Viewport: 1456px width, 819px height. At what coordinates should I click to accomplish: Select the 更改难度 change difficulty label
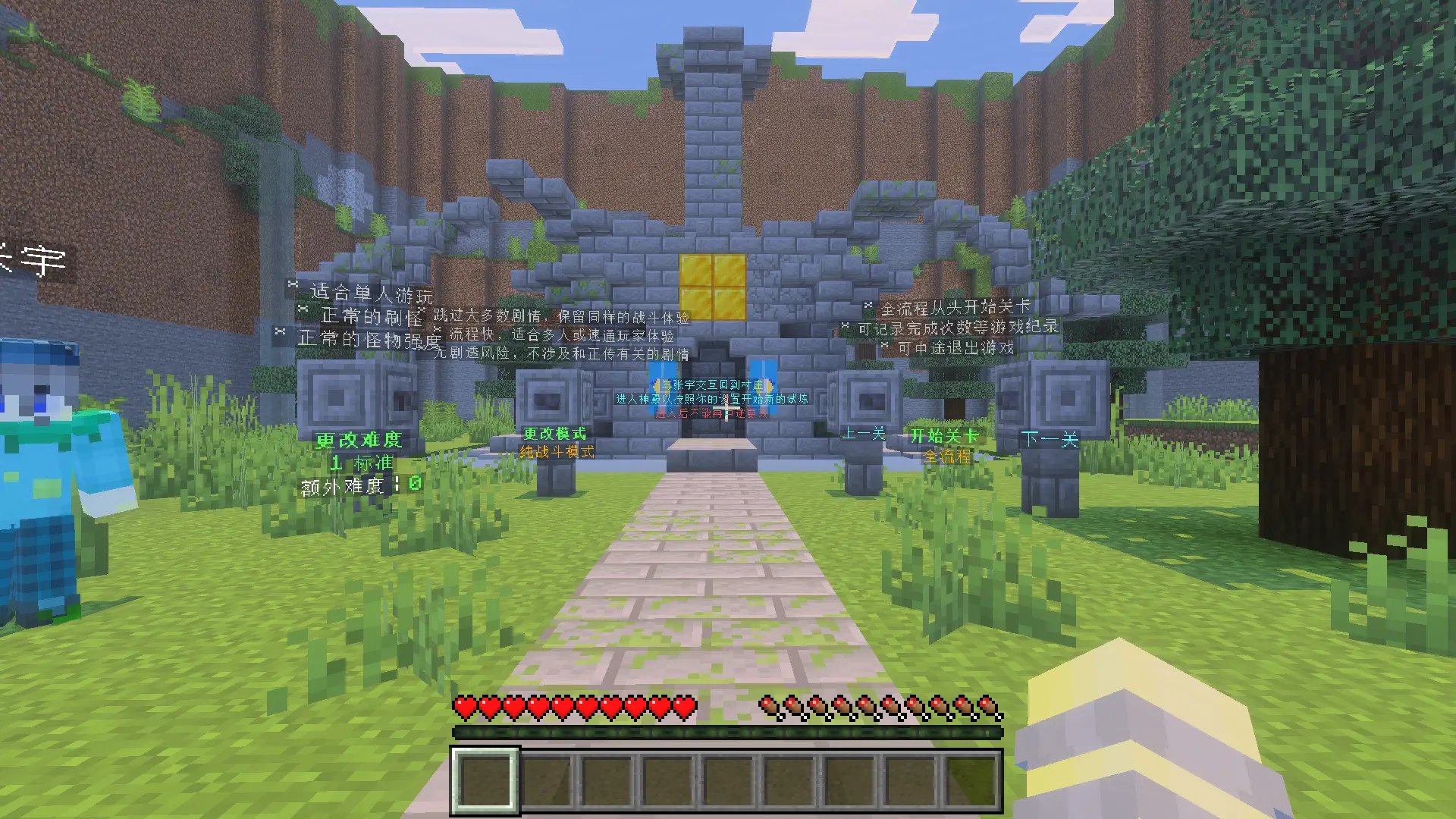click(359, 441)
